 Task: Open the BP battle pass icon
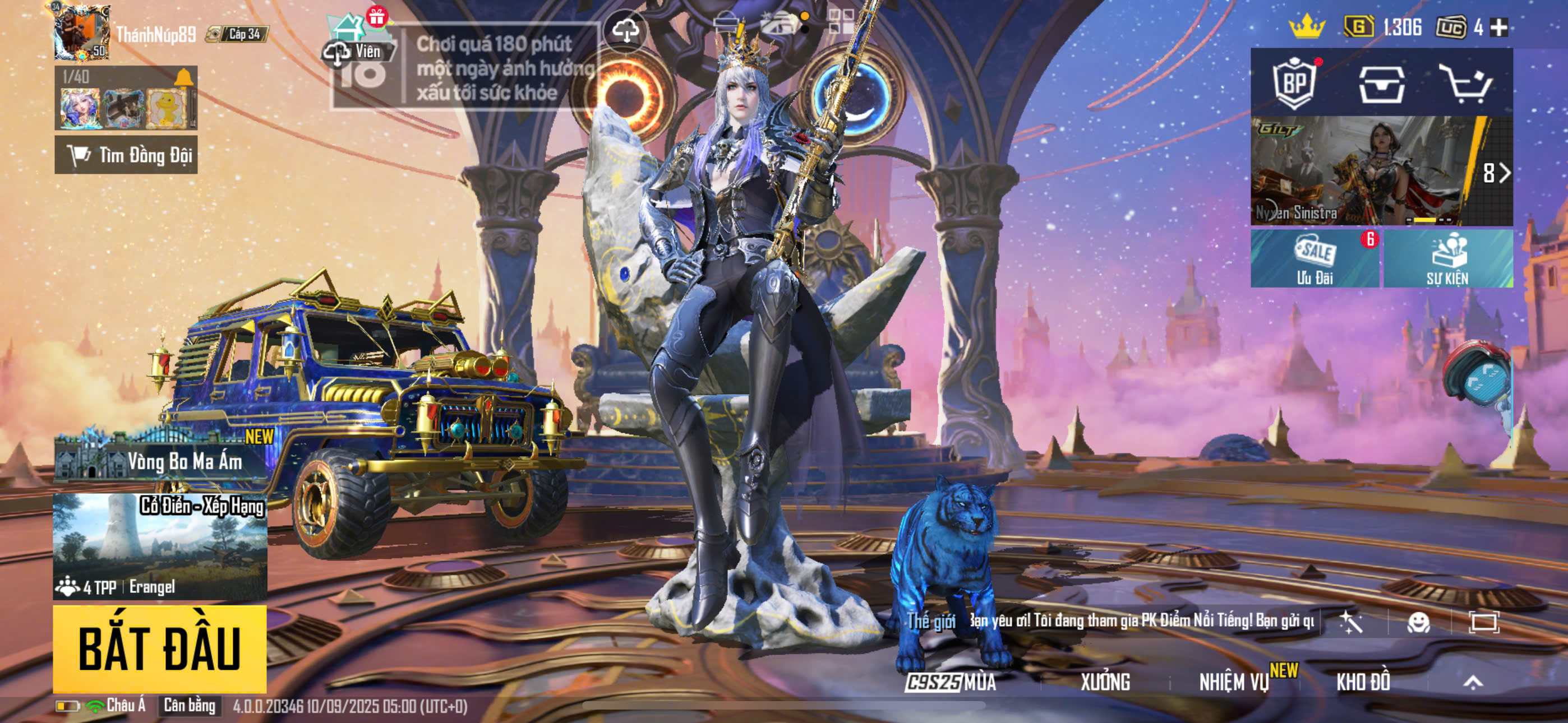pos(1294,84)
